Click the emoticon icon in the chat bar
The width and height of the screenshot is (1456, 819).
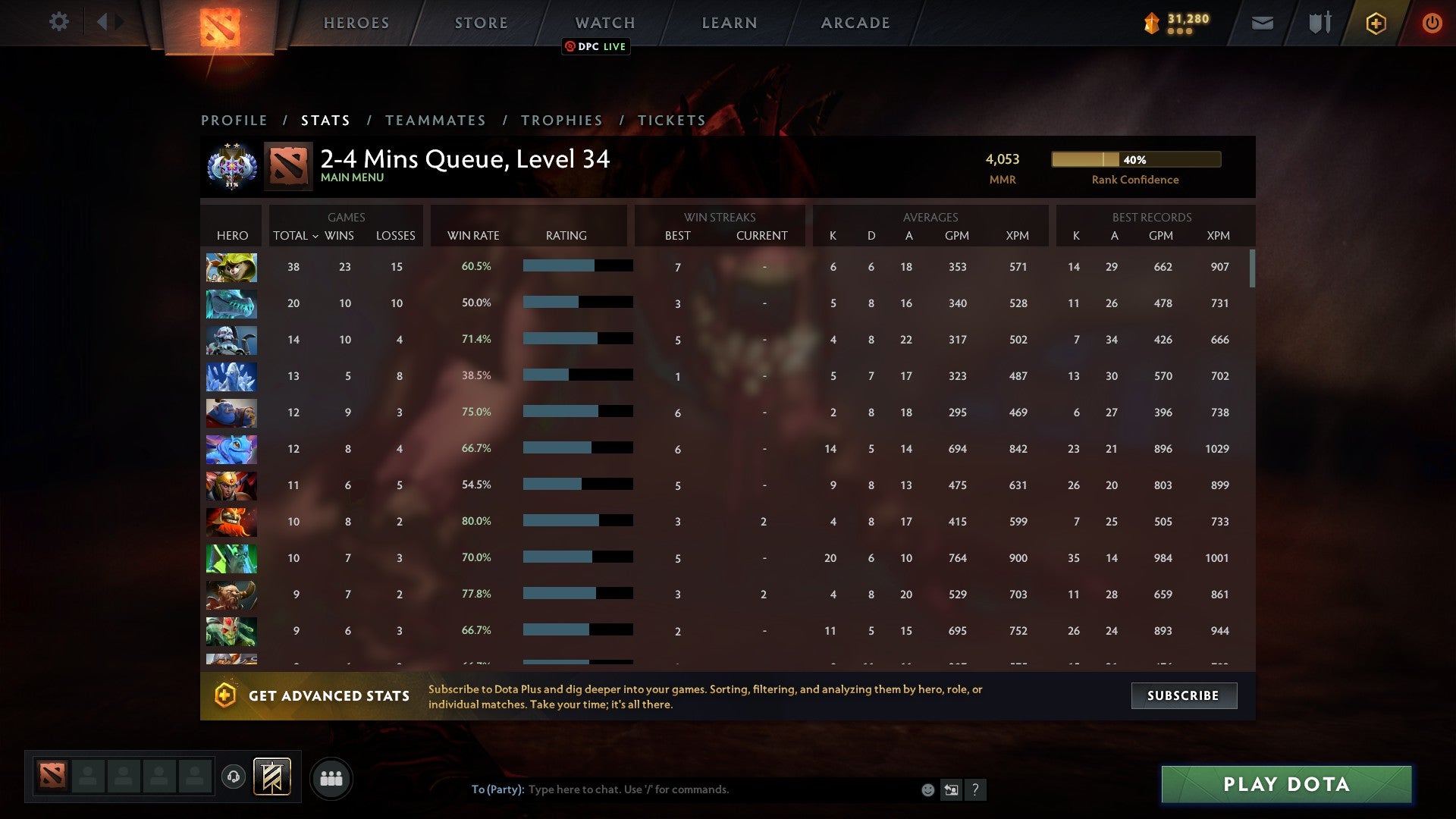click(x=927, y=790)
